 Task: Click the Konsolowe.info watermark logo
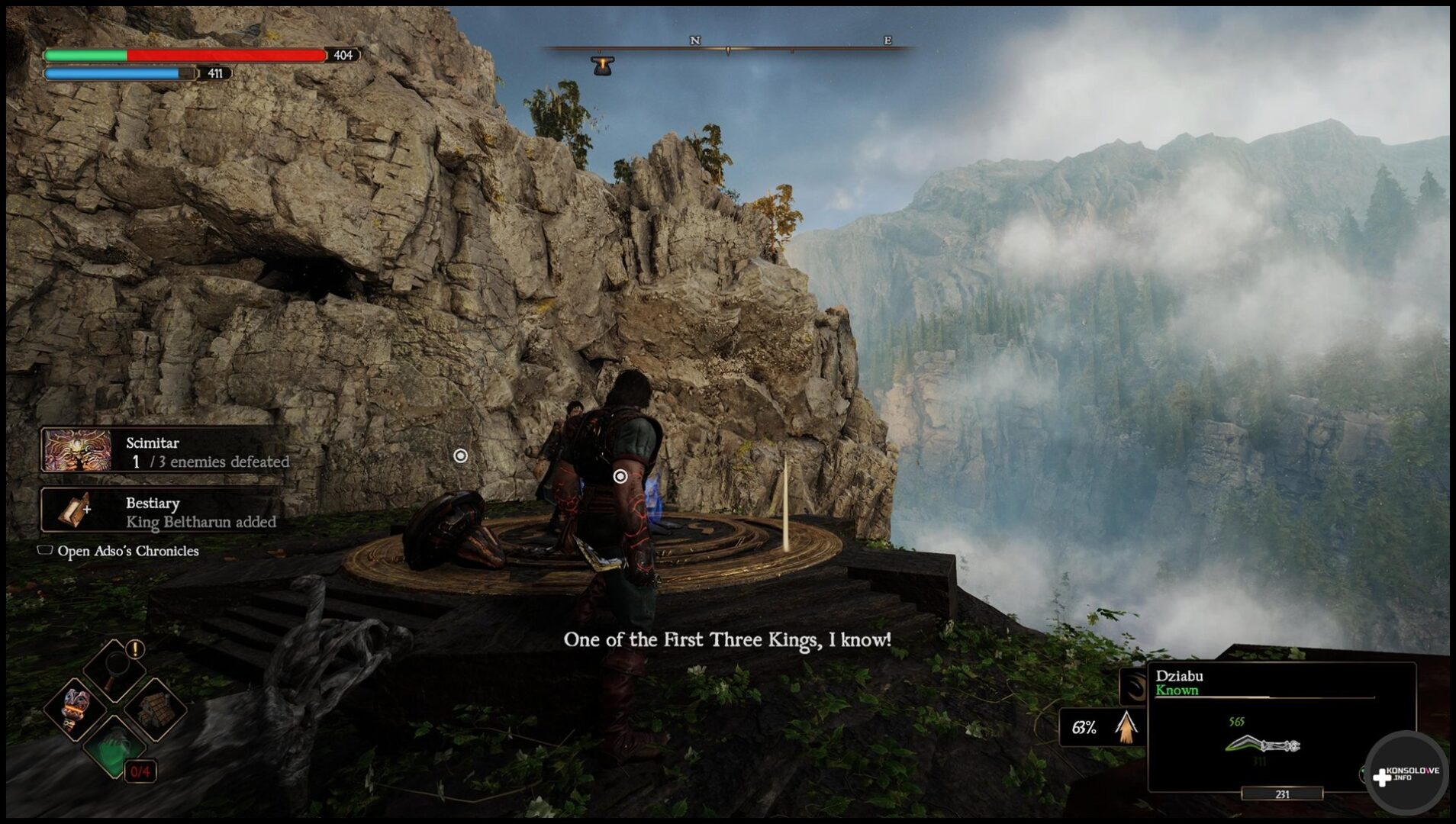click(1406, 774)
